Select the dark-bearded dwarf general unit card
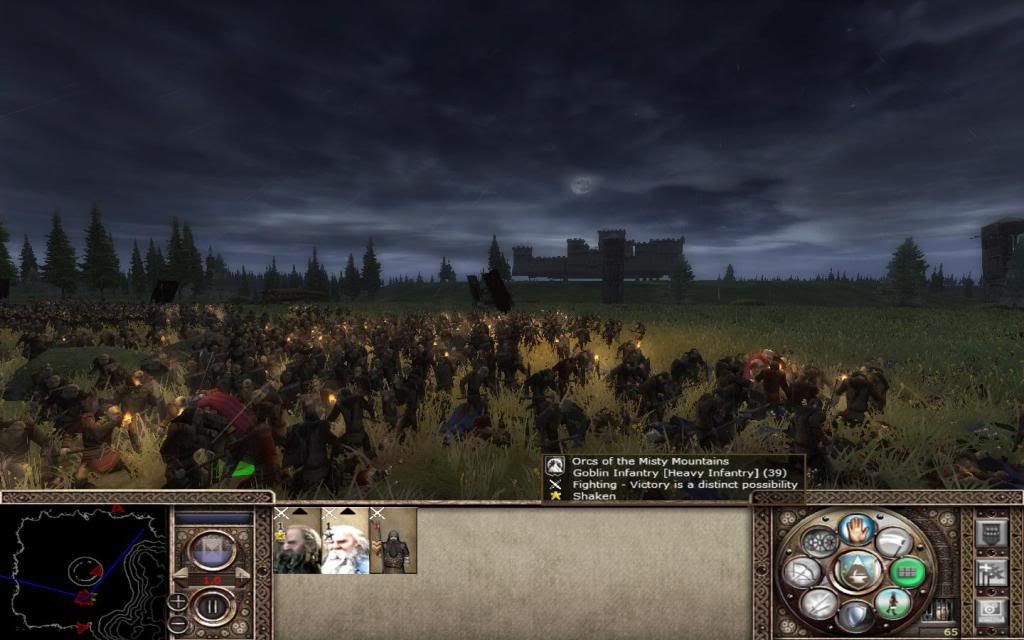The width and height of the screenshot is (1024, 640). [x=296, y=541]
